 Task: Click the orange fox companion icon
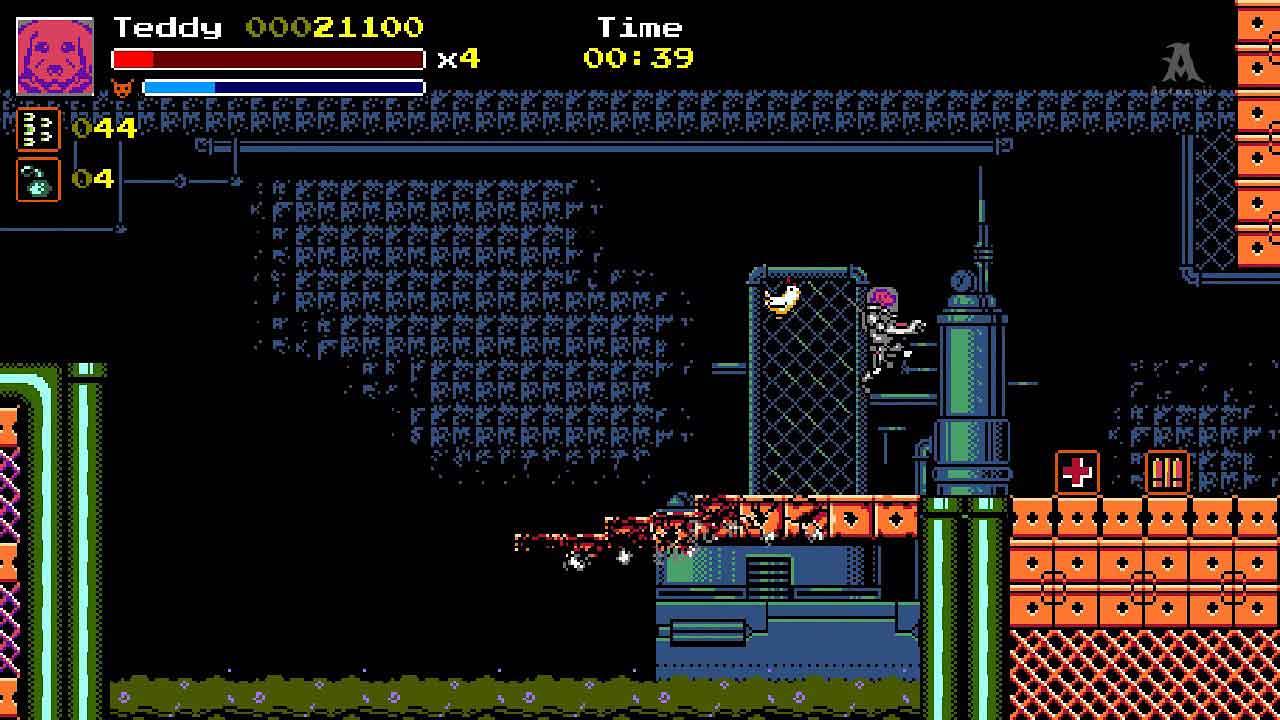(122, 88)
